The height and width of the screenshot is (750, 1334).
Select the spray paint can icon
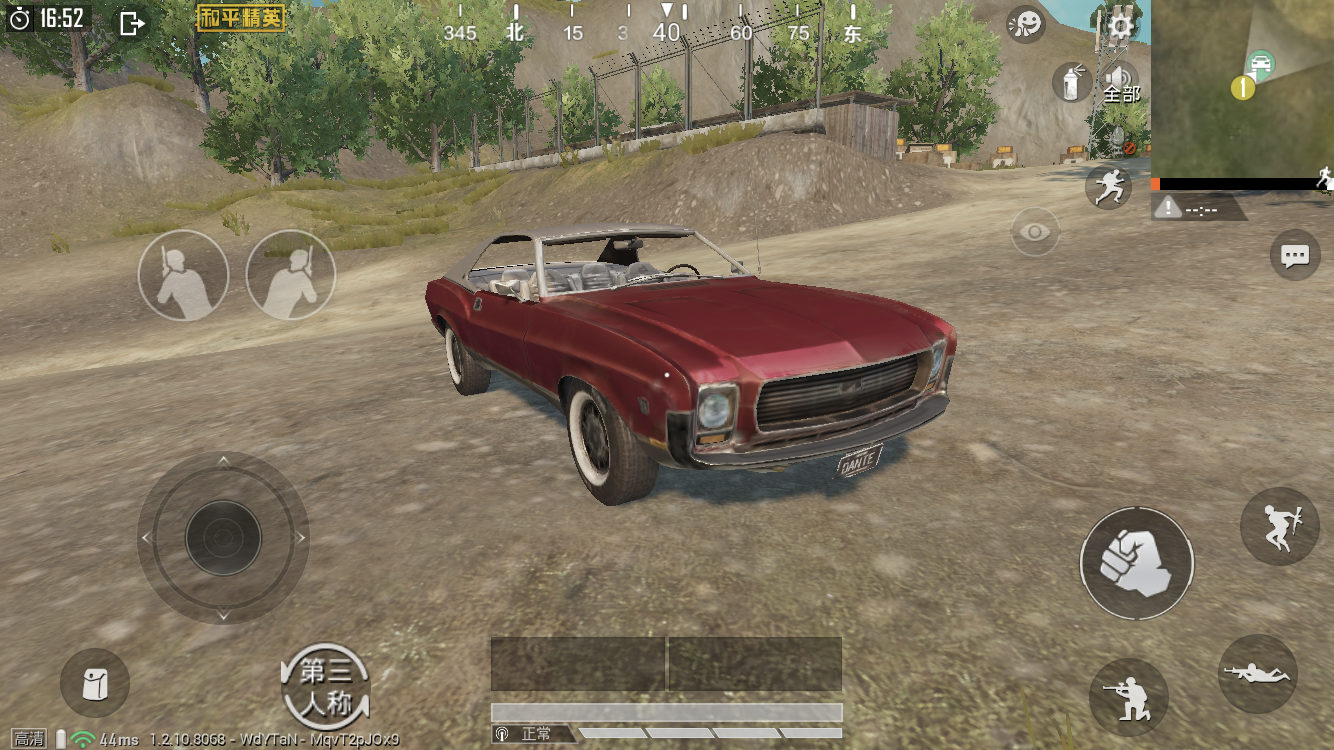(x=1071, y=82)
